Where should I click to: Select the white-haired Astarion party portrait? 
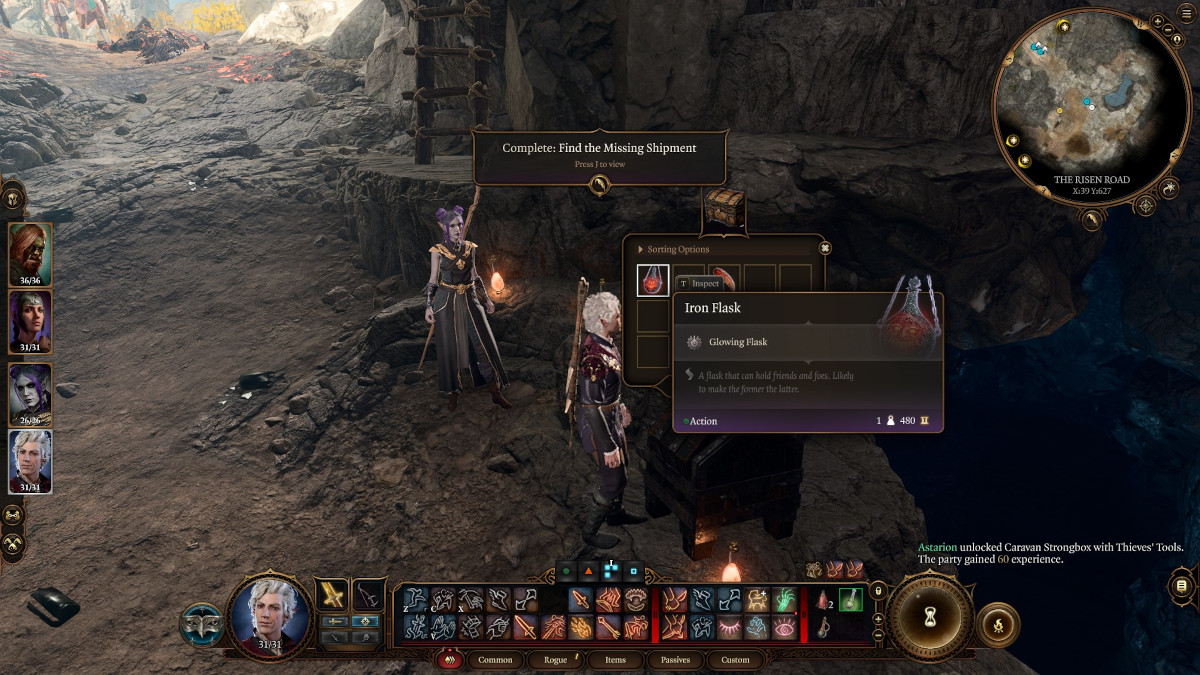[30, 460]
